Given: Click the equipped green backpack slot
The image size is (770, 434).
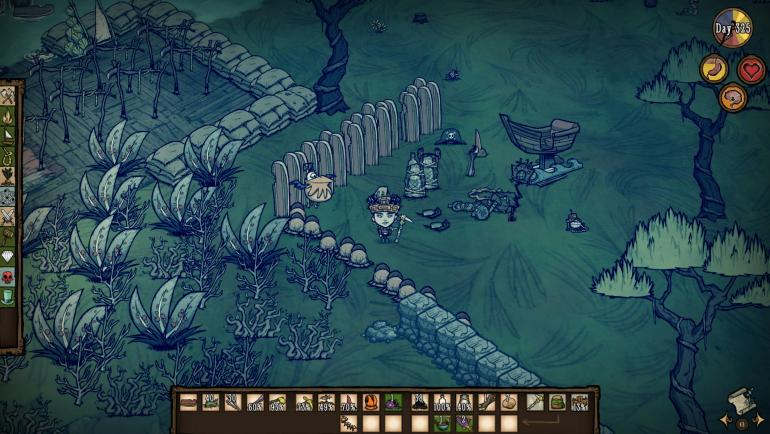Looking at the screenshot, I should click(557, 402).
